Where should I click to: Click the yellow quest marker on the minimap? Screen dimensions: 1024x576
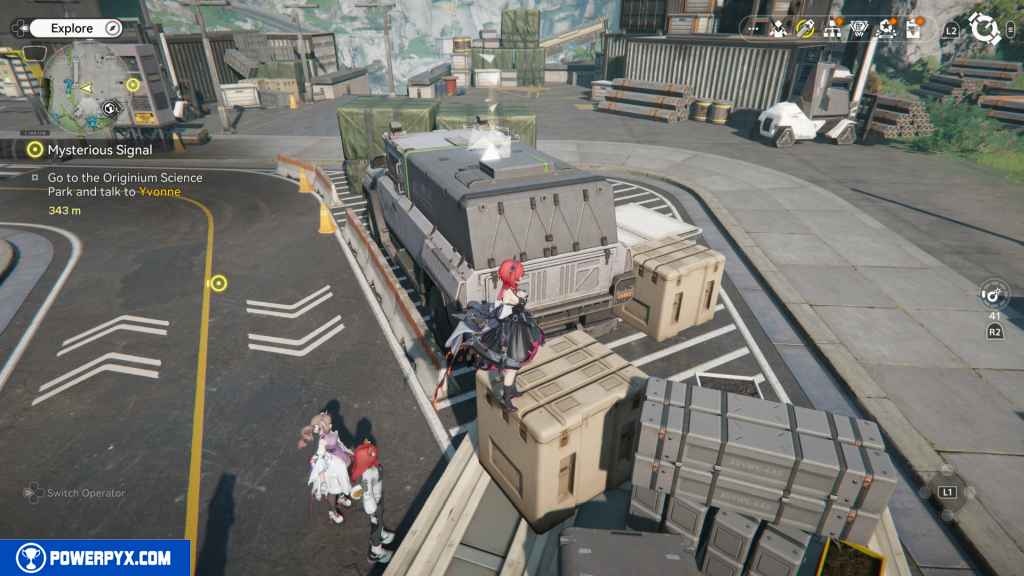click(x=133, y=85)
